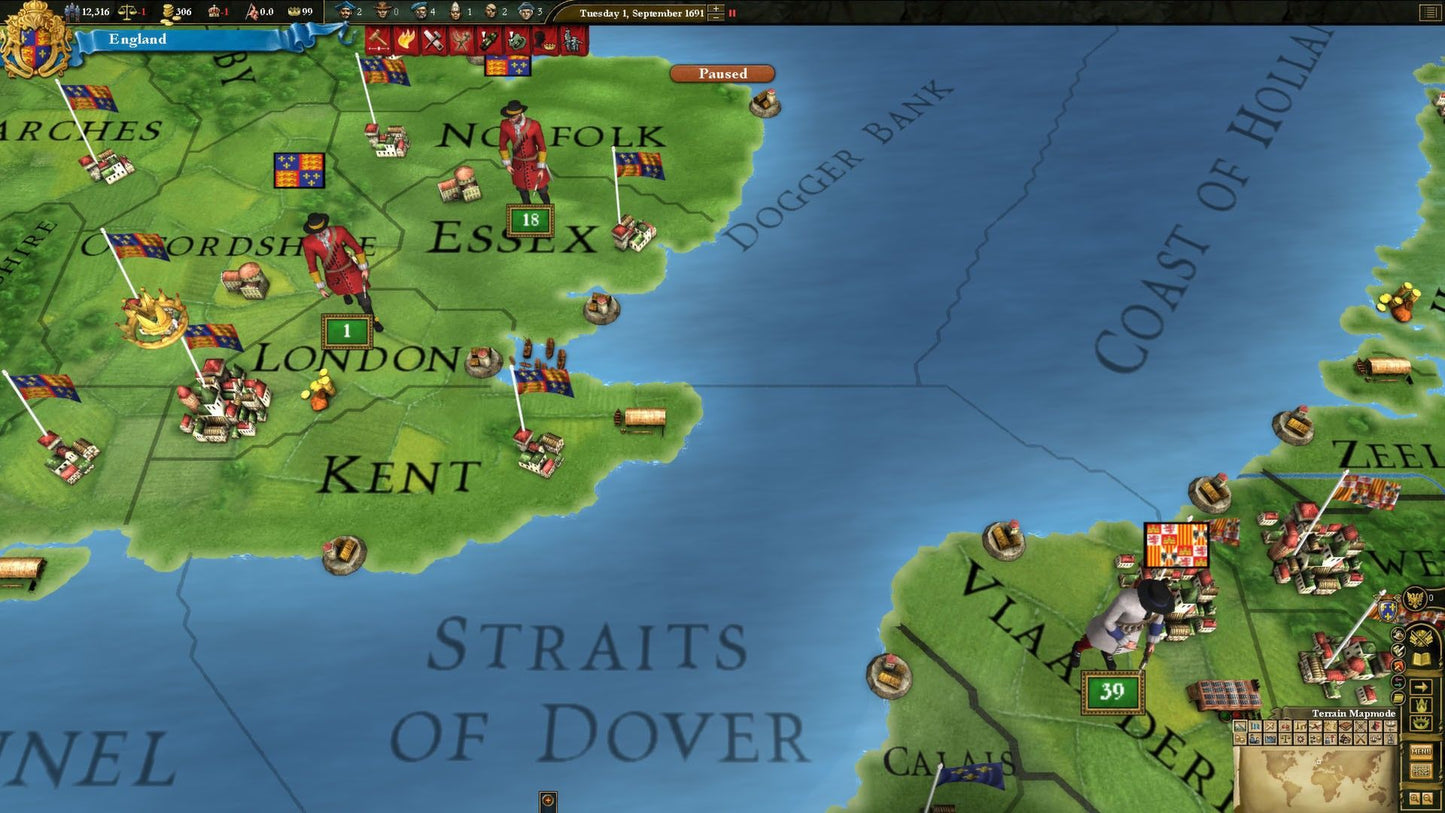Click the treasury gold coins icon
Viewport: 1445px width, 813px height.
coord(166,12)
